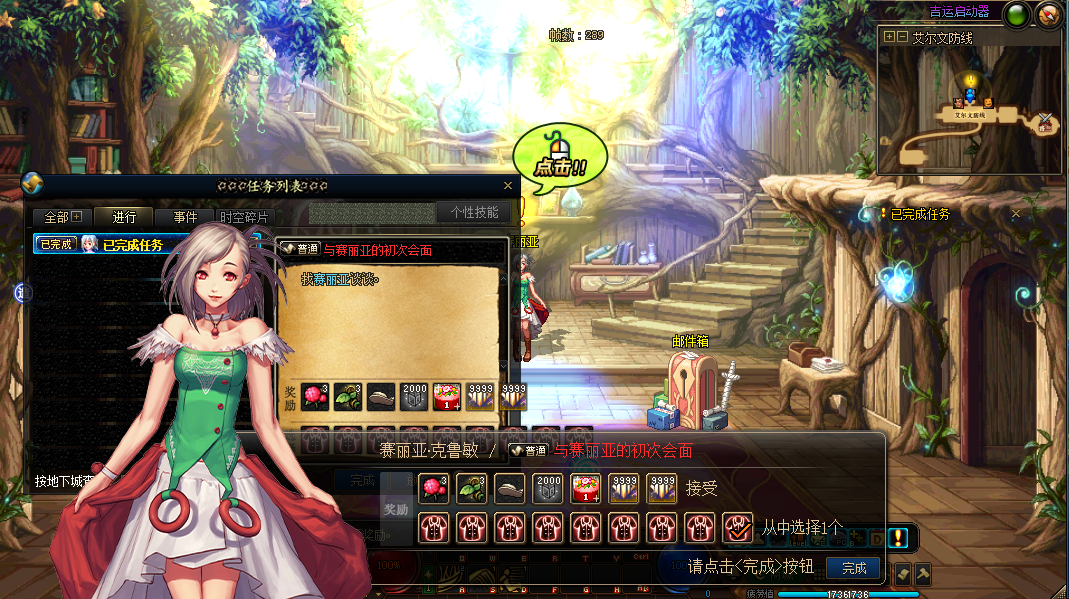Select the 2000 gray book reward in dialogue

547,488
